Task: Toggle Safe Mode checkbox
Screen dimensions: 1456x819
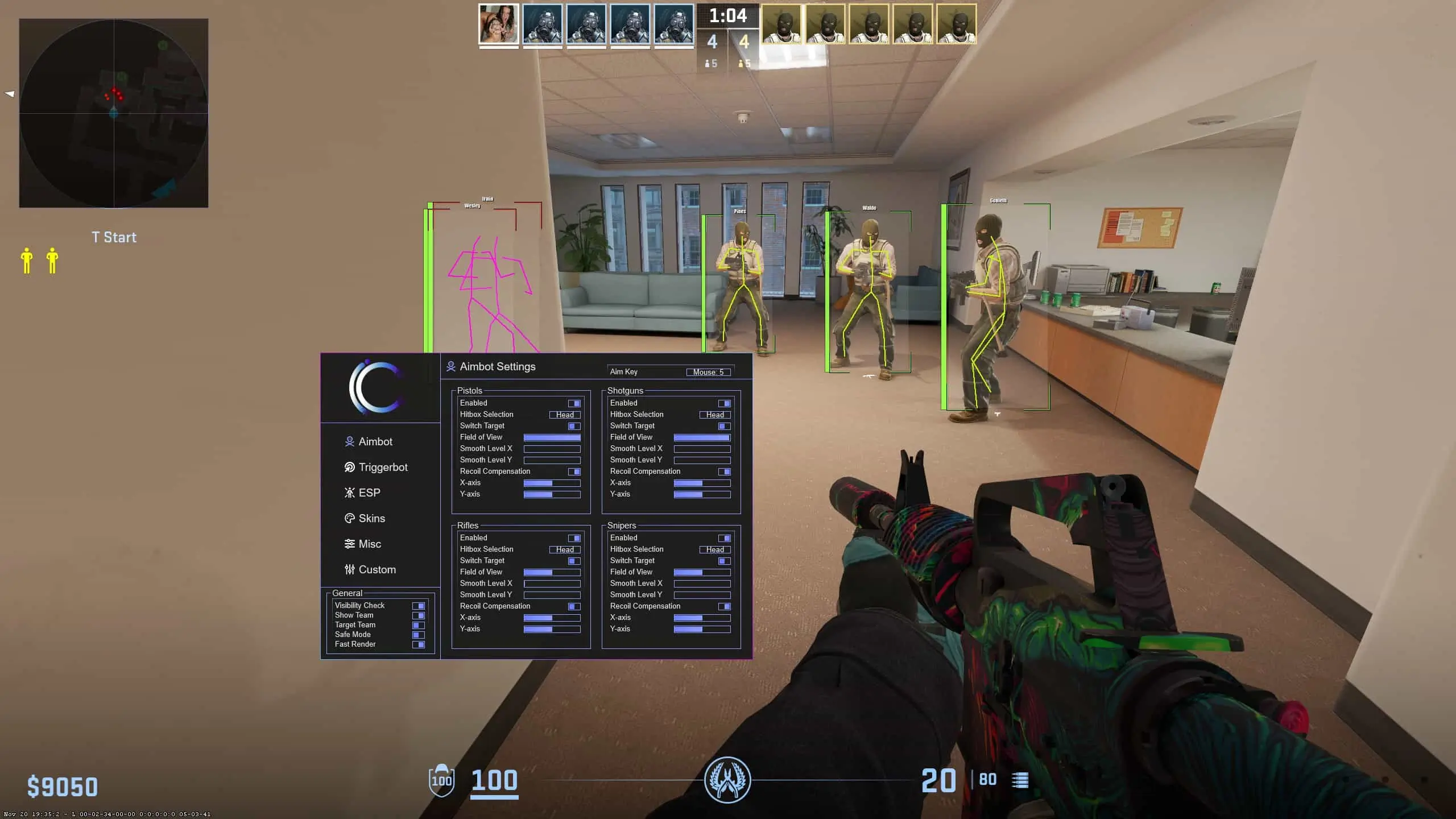Action: (x=420, y=635)
